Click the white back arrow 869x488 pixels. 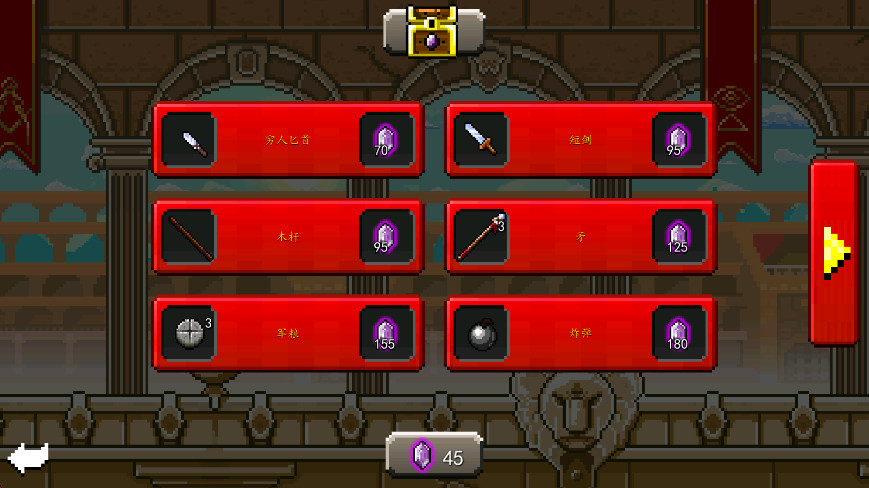[x=28, y=458]
